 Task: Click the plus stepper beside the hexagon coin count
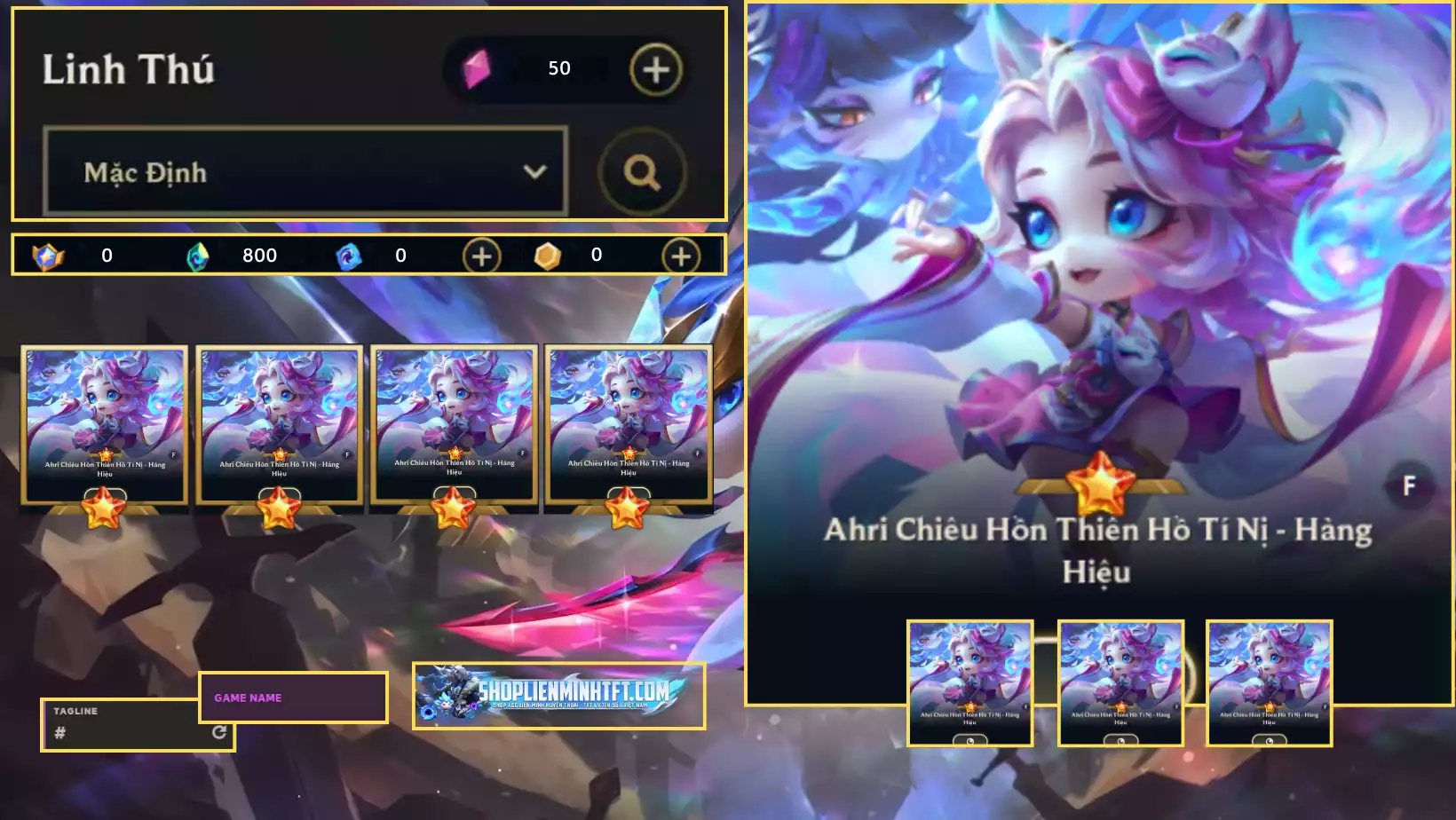(680, 256)
